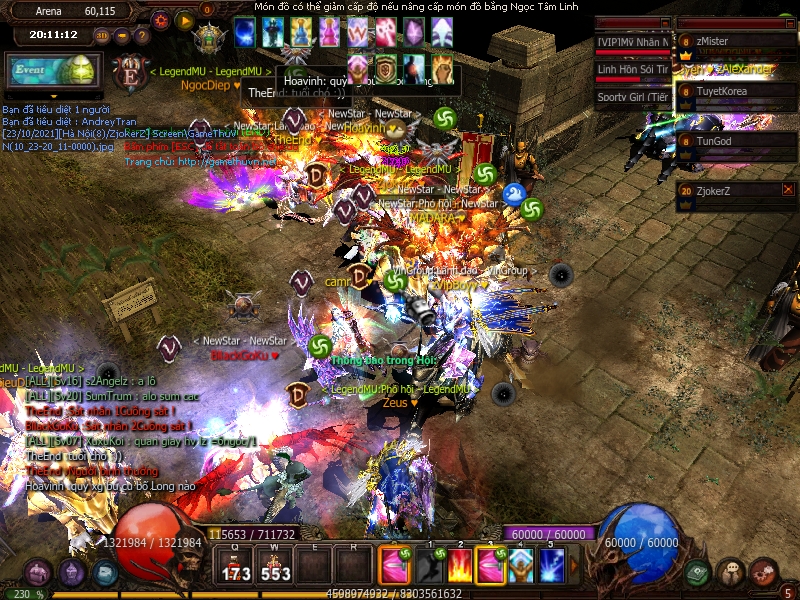Viewport: 800px width, 600px height.
Task: Remove ZjokerZ with the X button
Action: [x=788, y=189]
